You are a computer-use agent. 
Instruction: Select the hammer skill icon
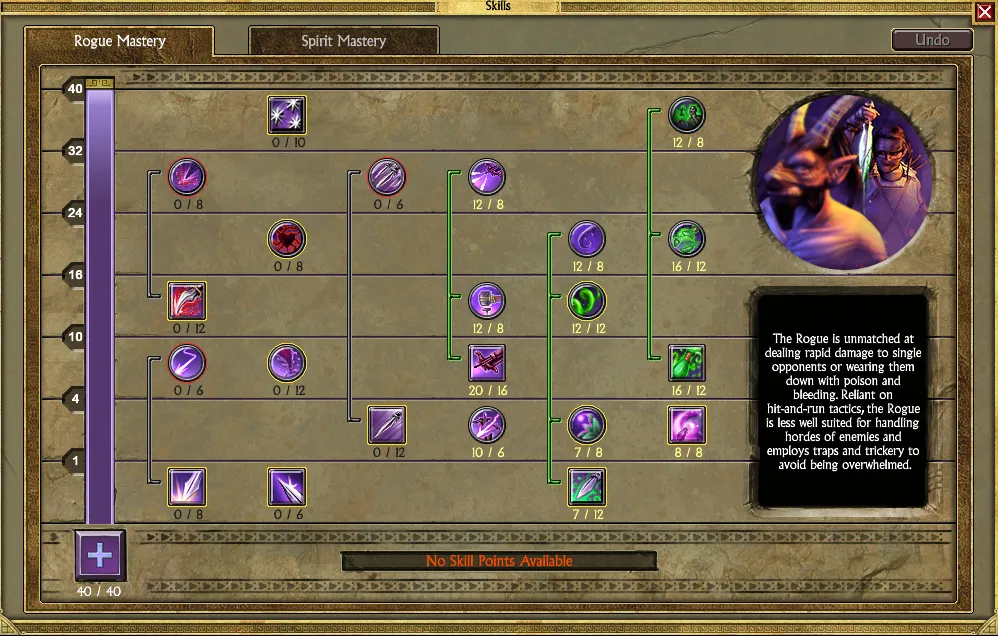[487, 301]
